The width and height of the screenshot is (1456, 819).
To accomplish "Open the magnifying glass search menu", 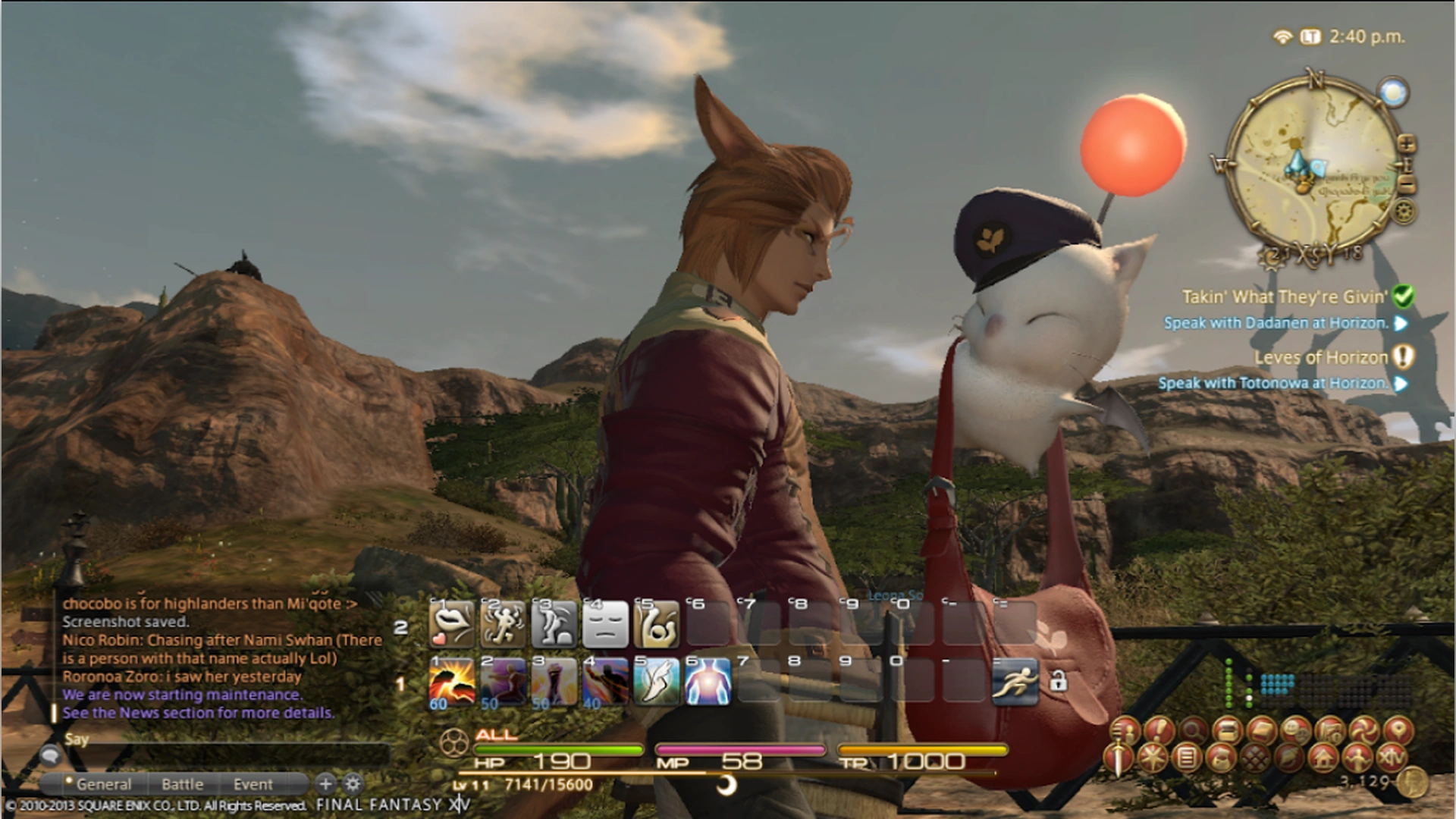I will [x=1193, y=731].
